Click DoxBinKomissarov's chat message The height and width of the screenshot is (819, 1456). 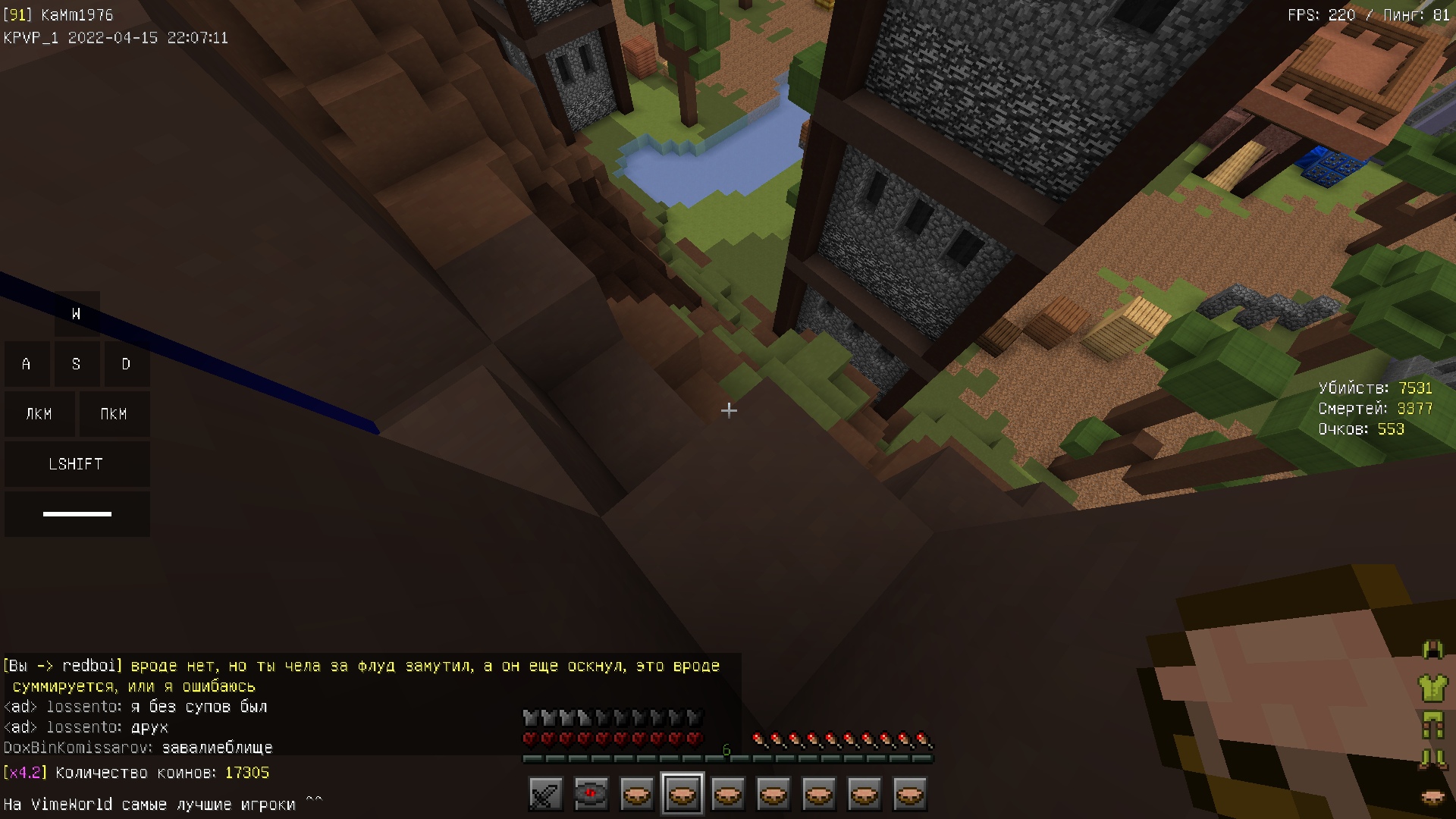pyautogui.click(x=138, y=748)
